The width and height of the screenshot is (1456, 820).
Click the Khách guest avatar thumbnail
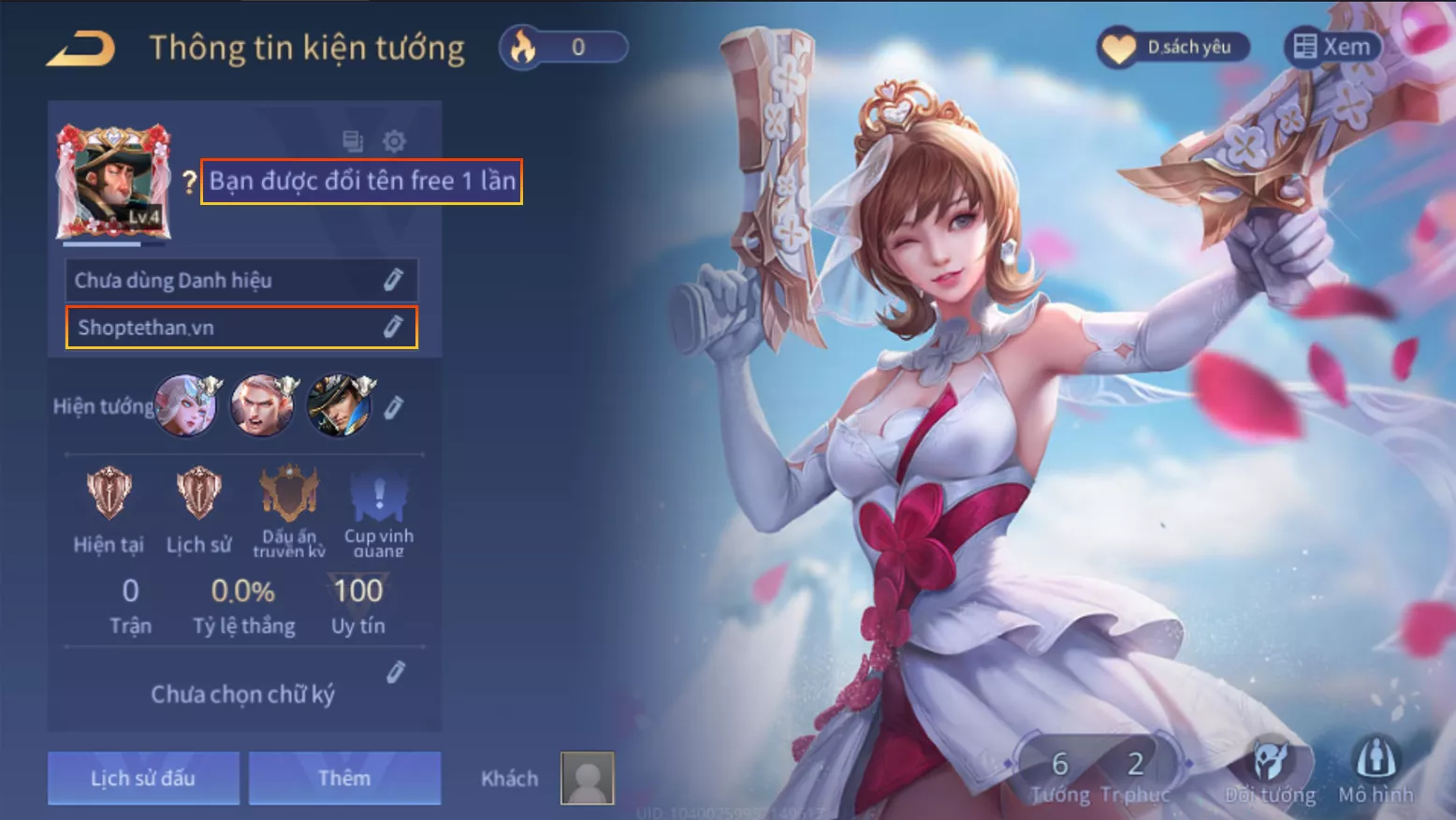[x=587, y=778]
